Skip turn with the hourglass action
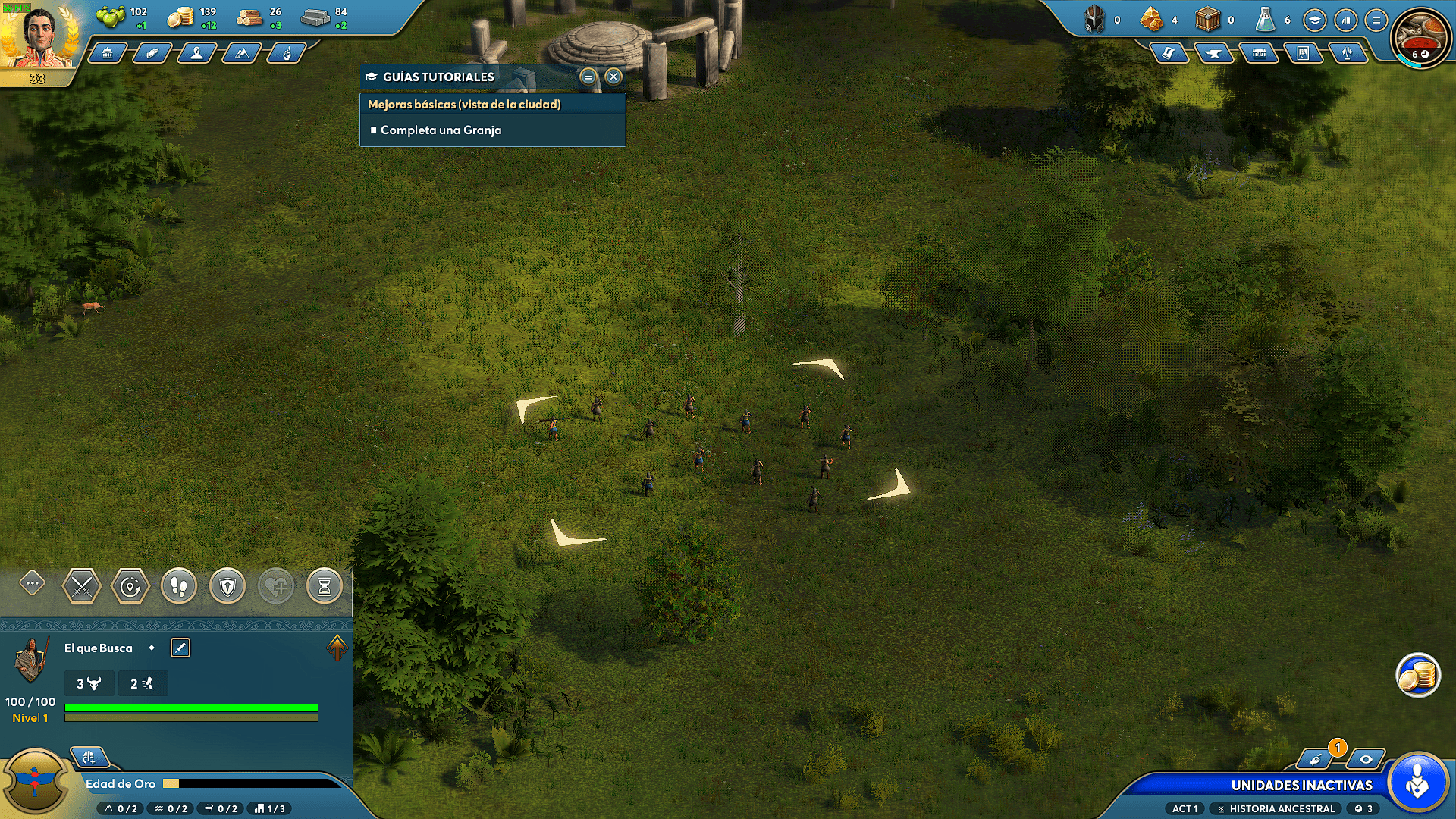The image size is (1456, 819). [x=325, y=586]
